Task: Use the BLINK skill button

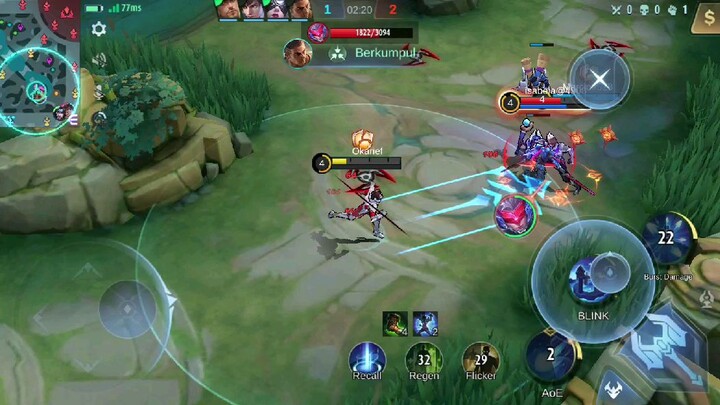Action: [x=592, y=278]
